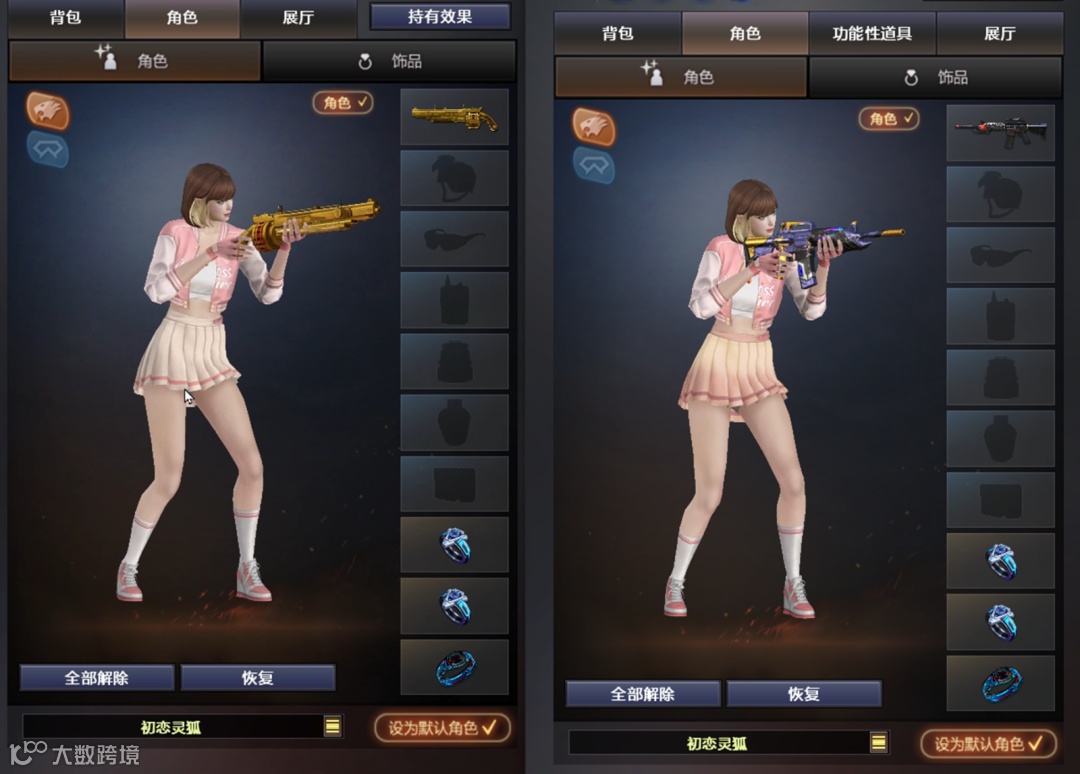Open 展厅 tab beside the 持有效果 button
Screen dimensions: 1080x774
coord(299,18)
